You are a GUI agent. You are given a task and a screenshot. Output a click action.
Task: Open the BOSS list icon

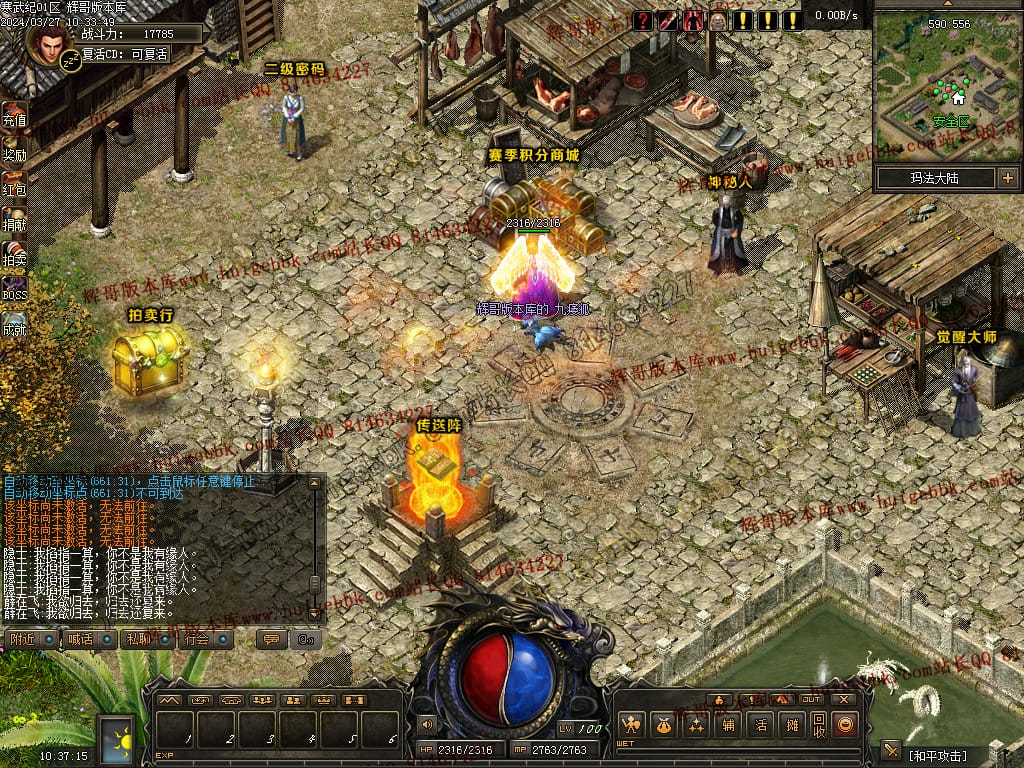click(x=14, y=288)
